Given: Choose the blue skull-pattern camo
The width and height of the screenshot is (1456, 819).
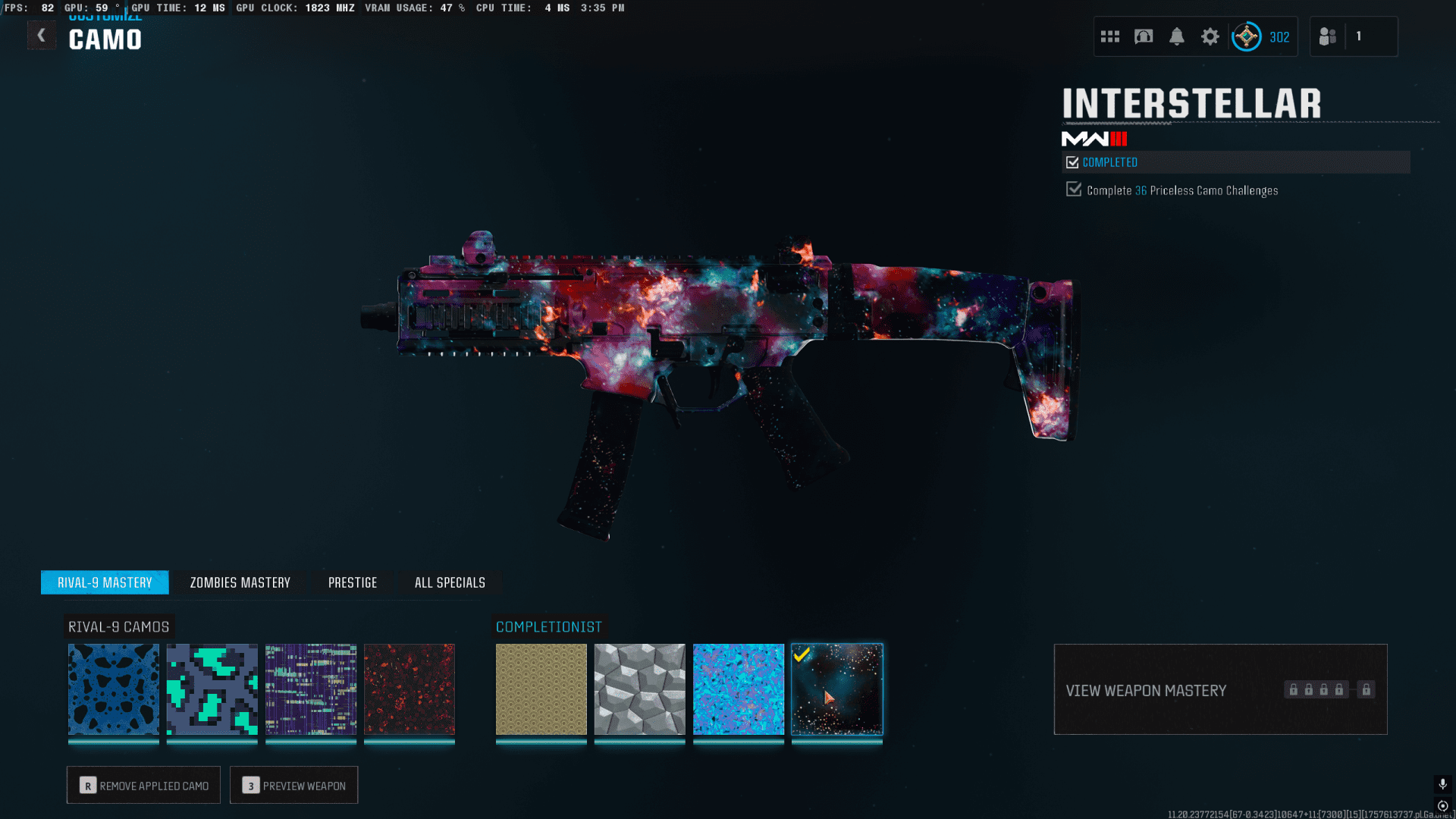Looking at the screenshot, I should point(114,689).
